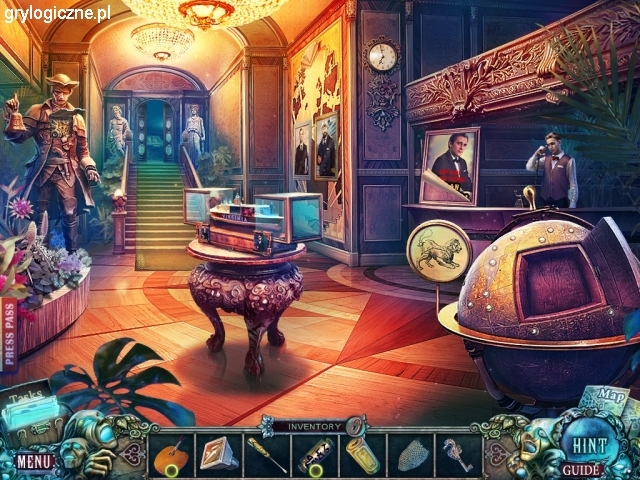Click the Inventory lock toggle

(355, 426)
